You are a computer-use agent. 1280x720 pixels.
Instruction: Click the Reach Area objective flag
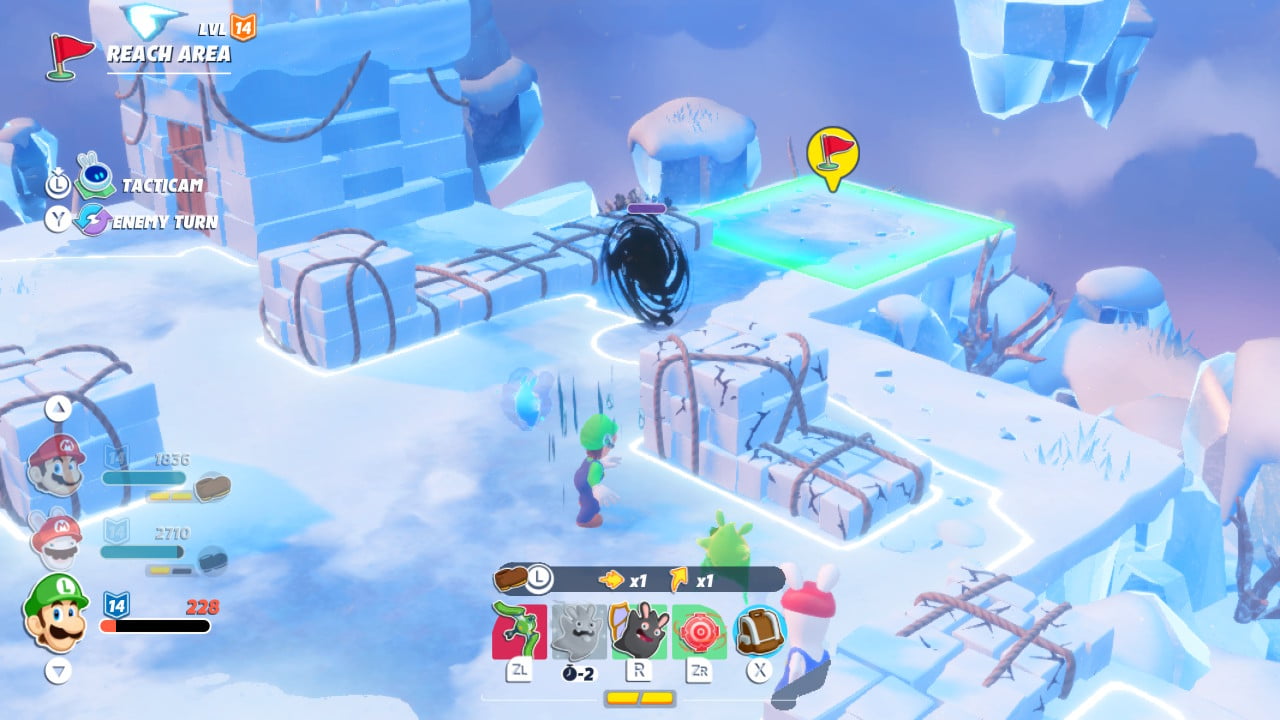69,55
